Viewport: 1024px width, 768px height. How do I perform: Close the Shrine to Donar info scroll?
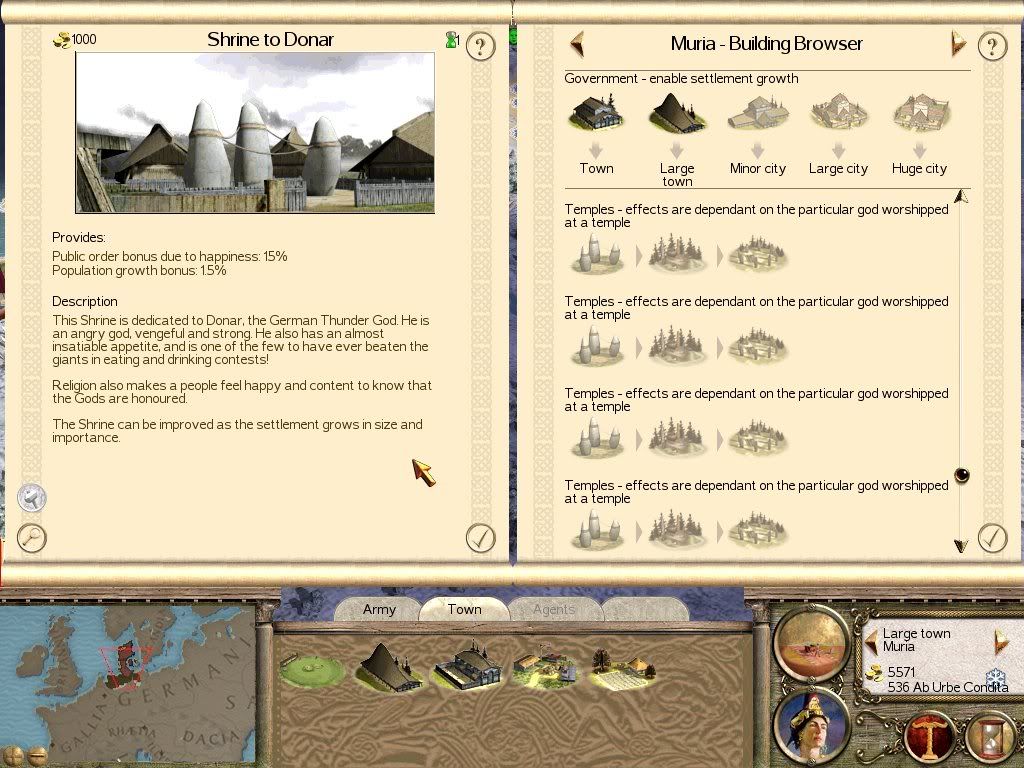point(481,538)
